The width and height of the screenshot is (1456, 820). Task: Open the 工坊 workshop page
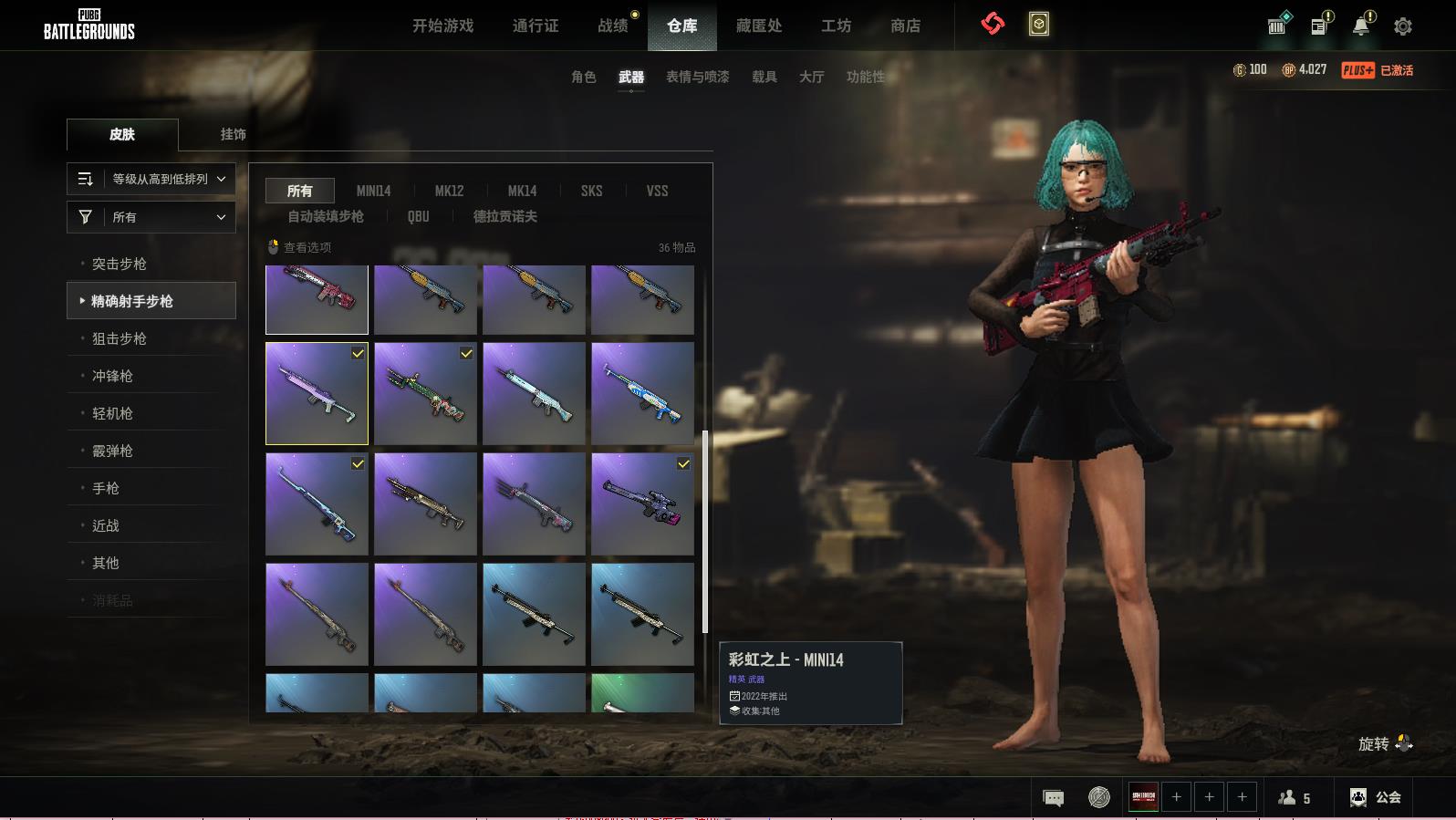pyautogui.click(x=836, y=26)
